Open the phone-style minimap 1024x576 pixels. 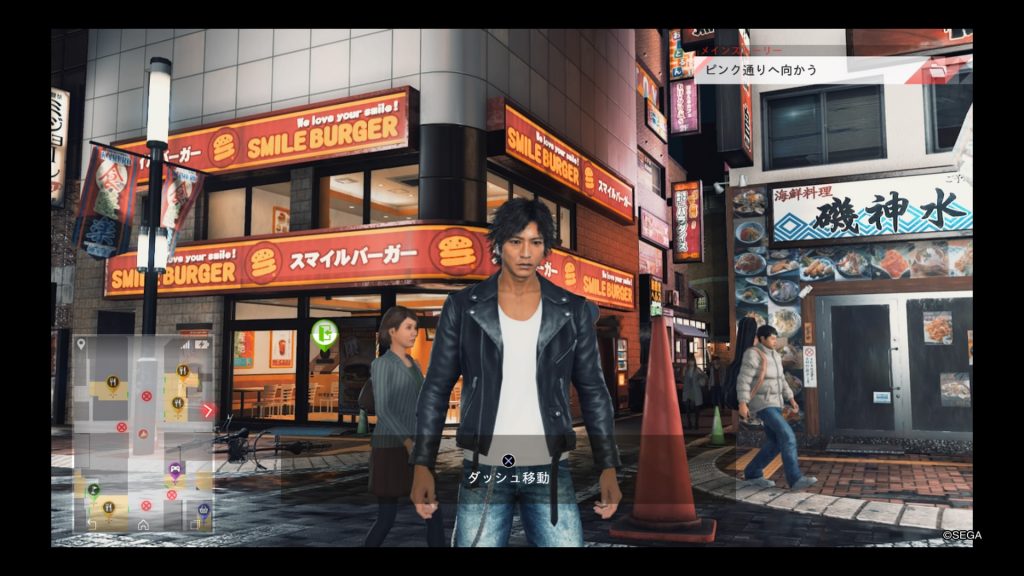coord(143,432)
